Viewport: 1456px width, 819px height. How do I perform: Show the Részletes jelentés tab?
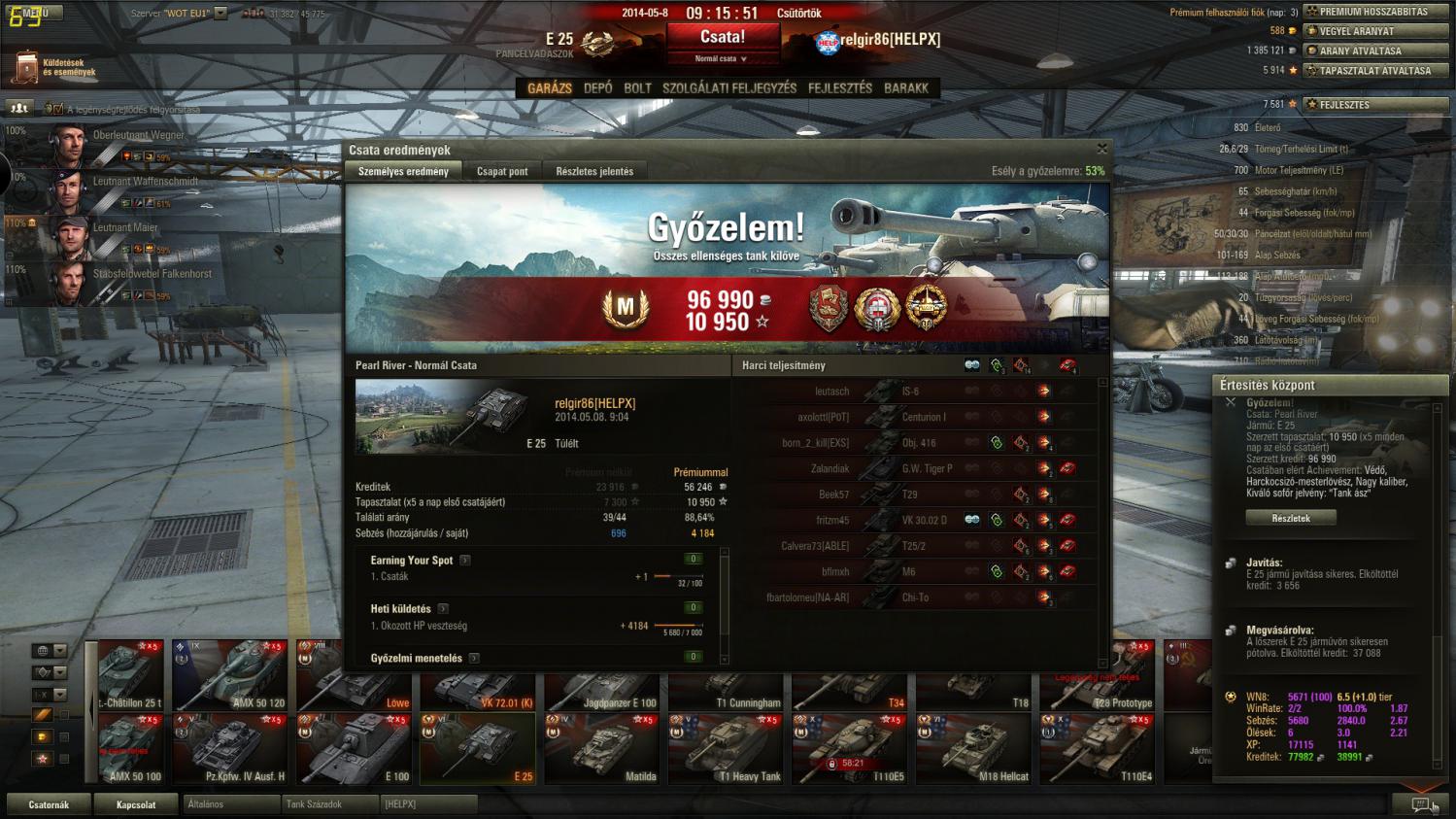[x=594, y=171]
